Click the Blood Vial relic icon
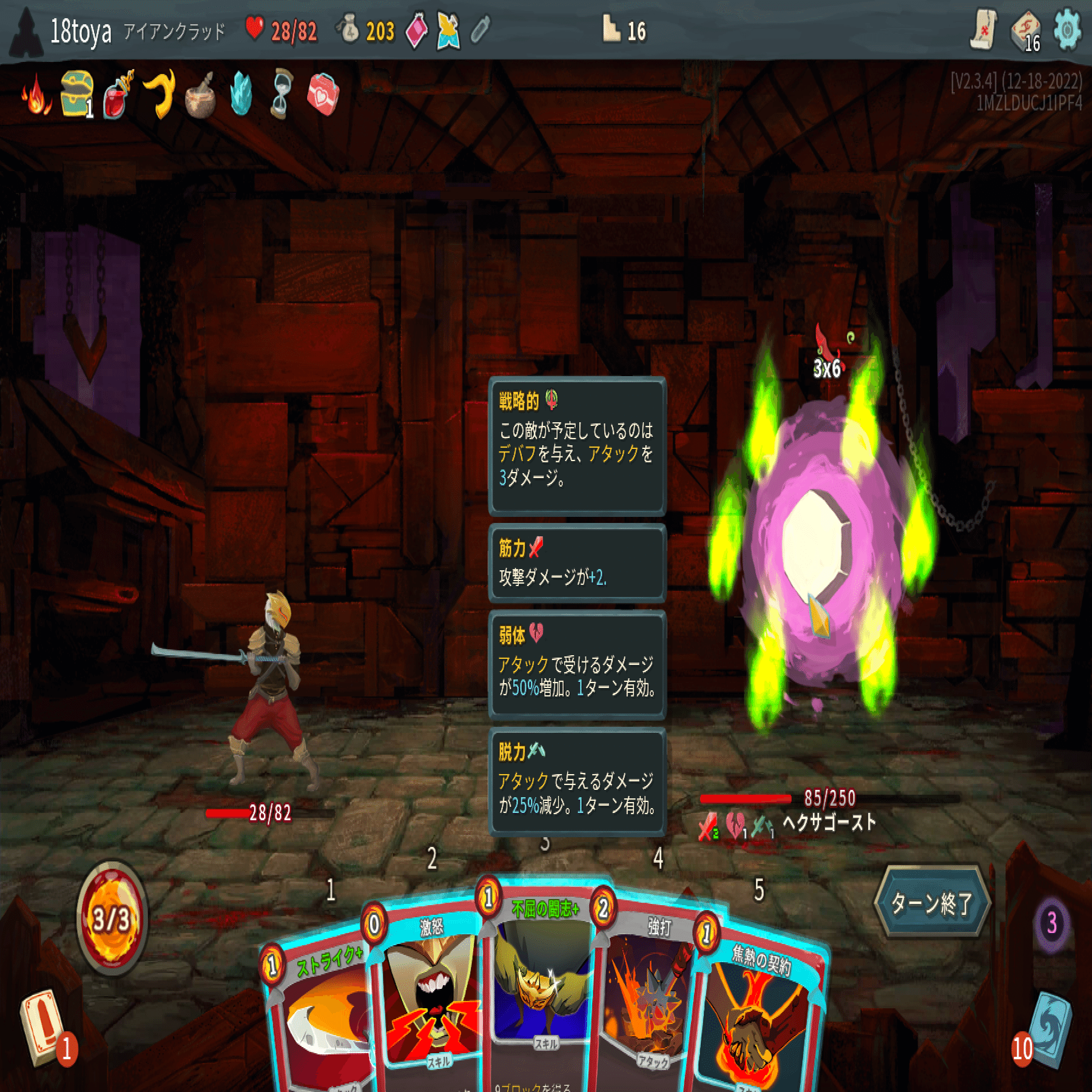This screenshot has width=1092, height=1092. 115,100
